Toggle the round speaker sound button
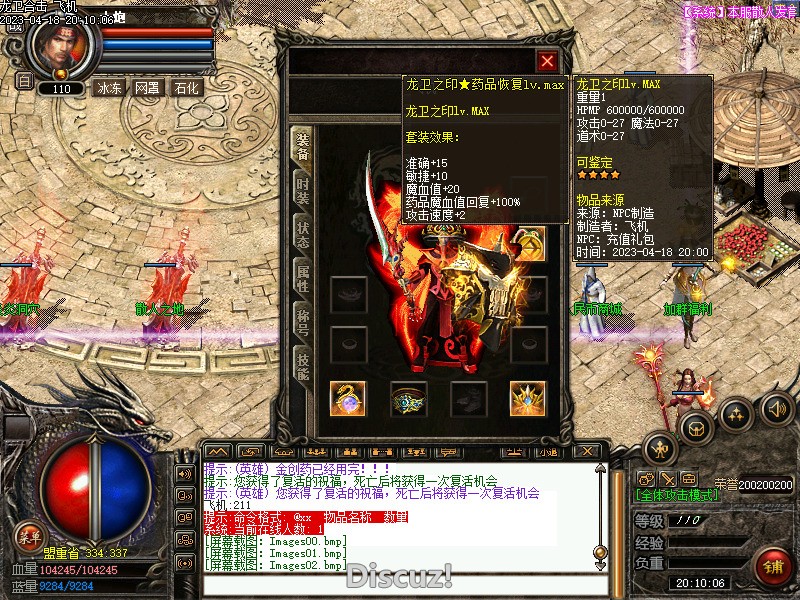 [x=776, y=408]
